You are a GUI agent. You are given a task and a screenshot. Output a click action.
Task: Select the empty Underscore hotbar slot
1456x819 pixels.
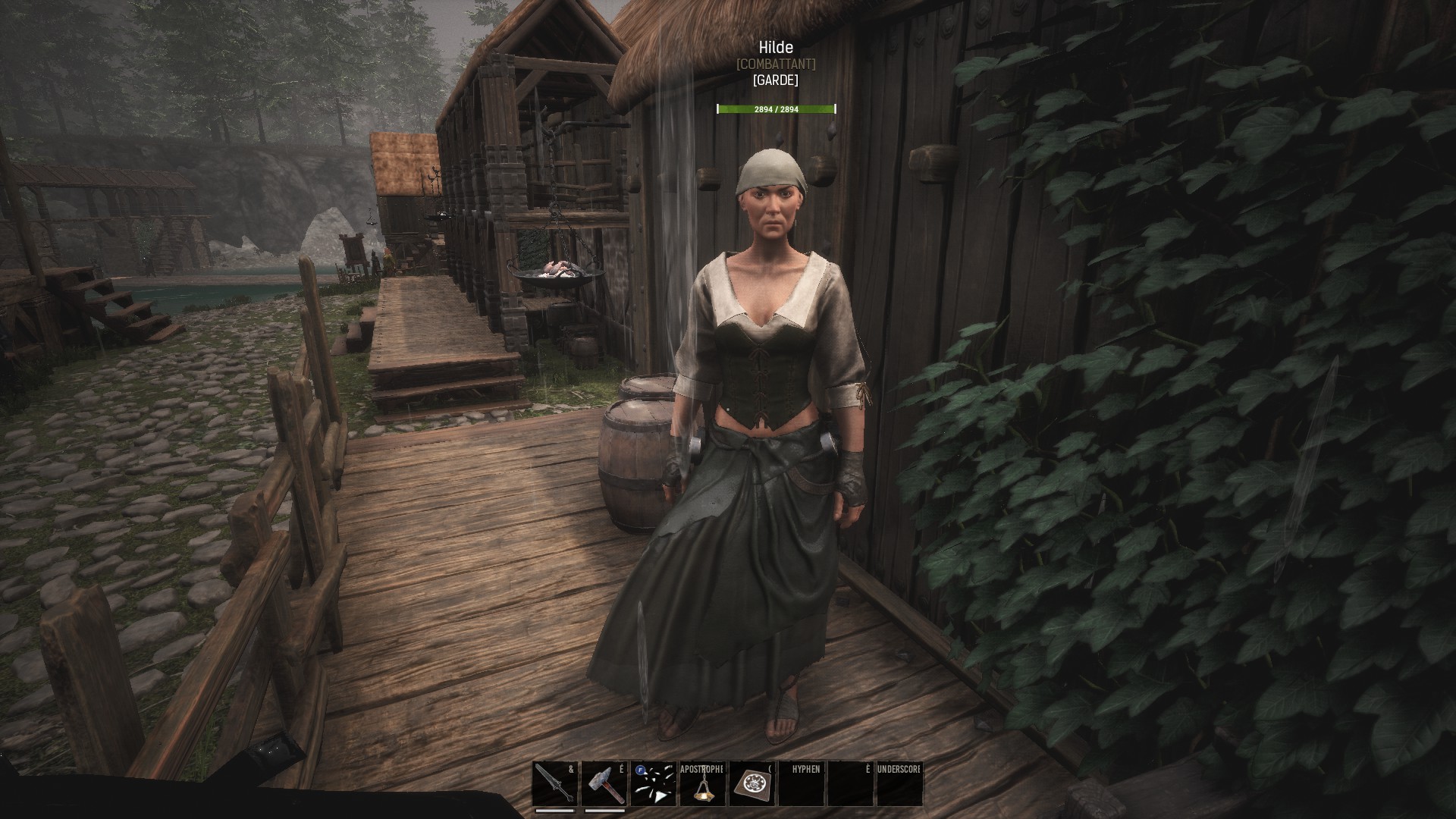(899, 784)
